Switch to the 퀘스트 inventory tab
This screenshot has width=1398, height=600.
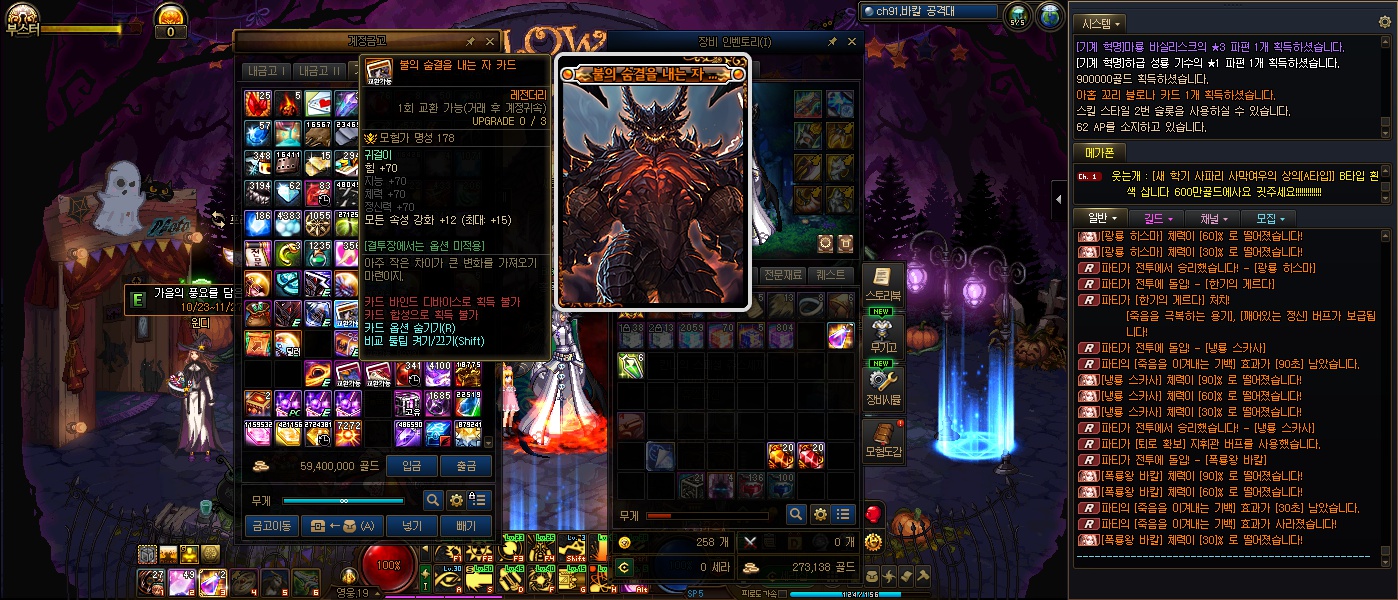click(x=832, y=275)
